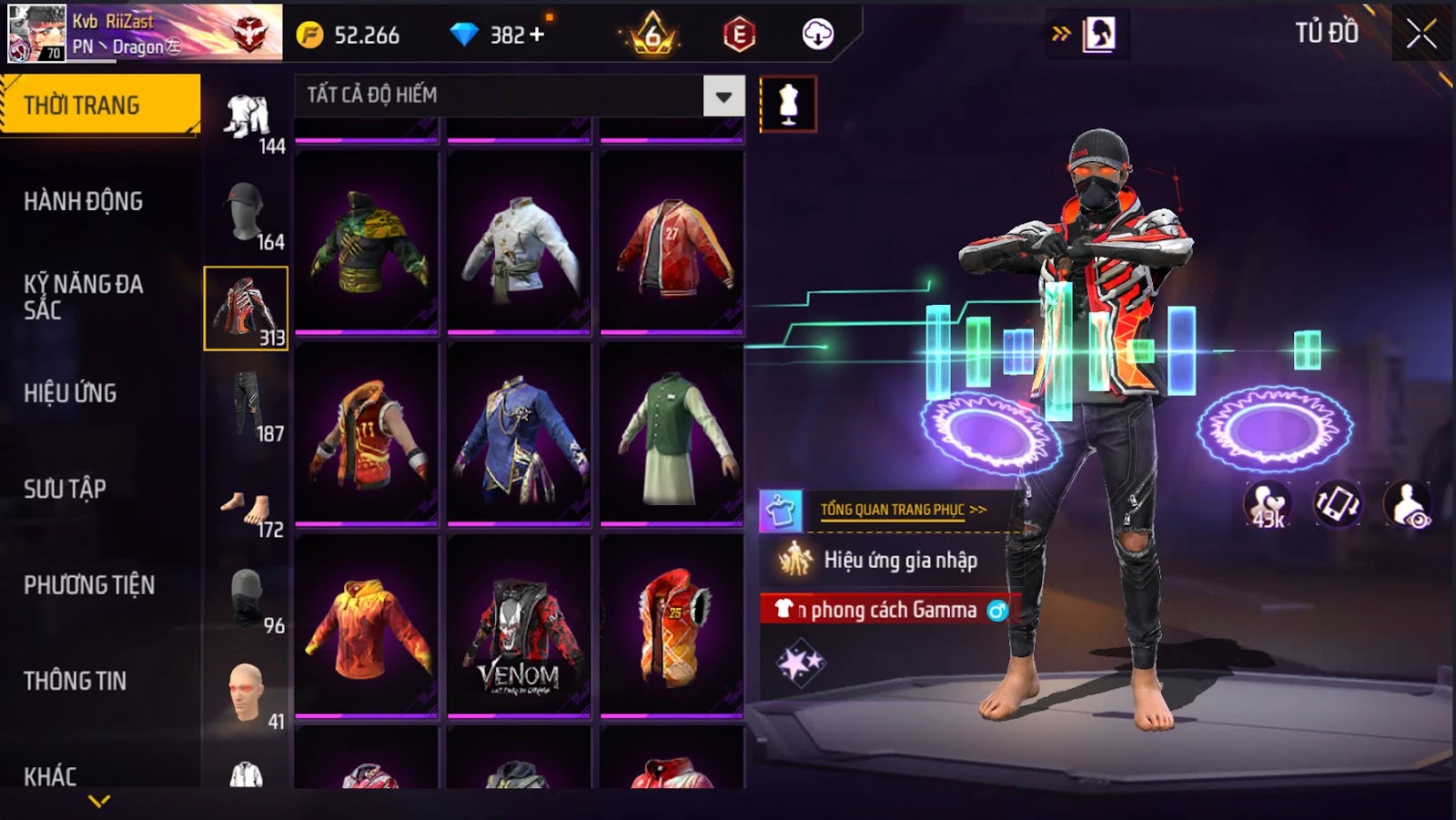Open the Sưu Tập section

pos(65,489)
